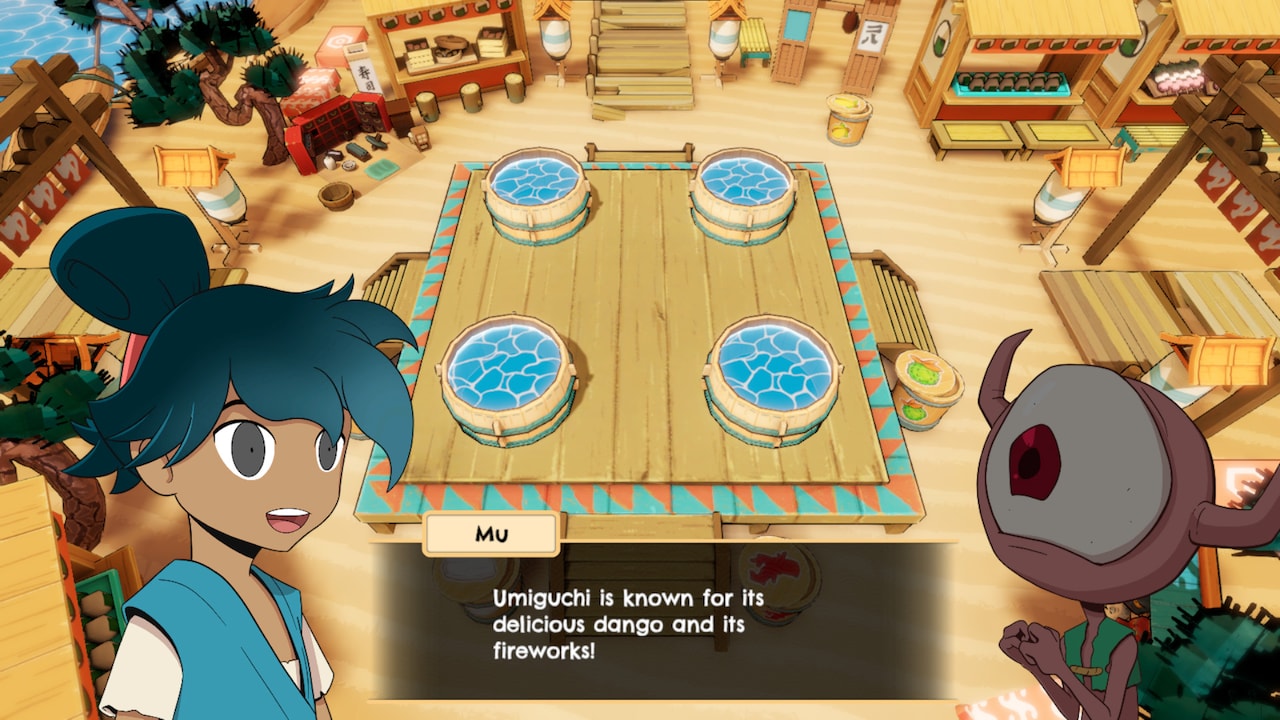Viewport: 1280px width, 720px height.
Task: Click the swirl symbol on the pink crate
Action: coord(339,40)
